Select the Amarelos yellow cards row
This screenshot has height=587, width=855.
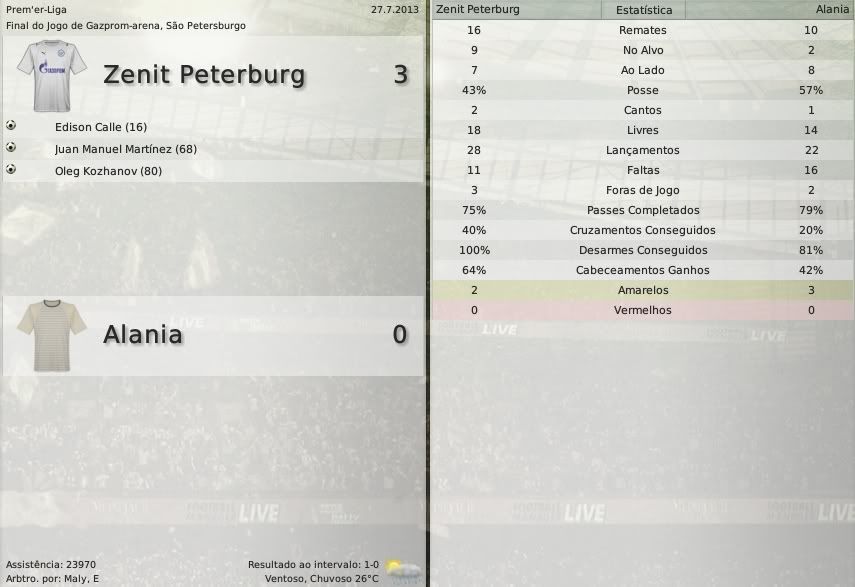point(642,291)
